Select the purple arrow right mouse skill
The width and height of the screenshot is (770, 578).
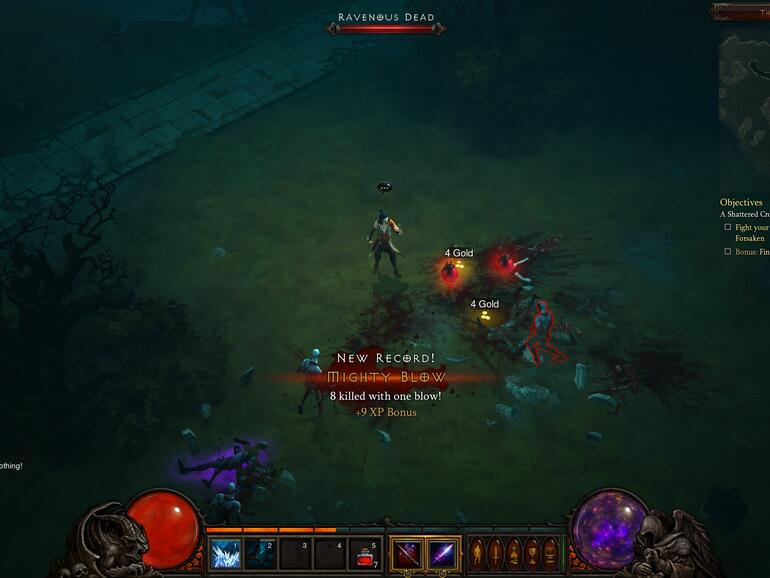[443, 553]
